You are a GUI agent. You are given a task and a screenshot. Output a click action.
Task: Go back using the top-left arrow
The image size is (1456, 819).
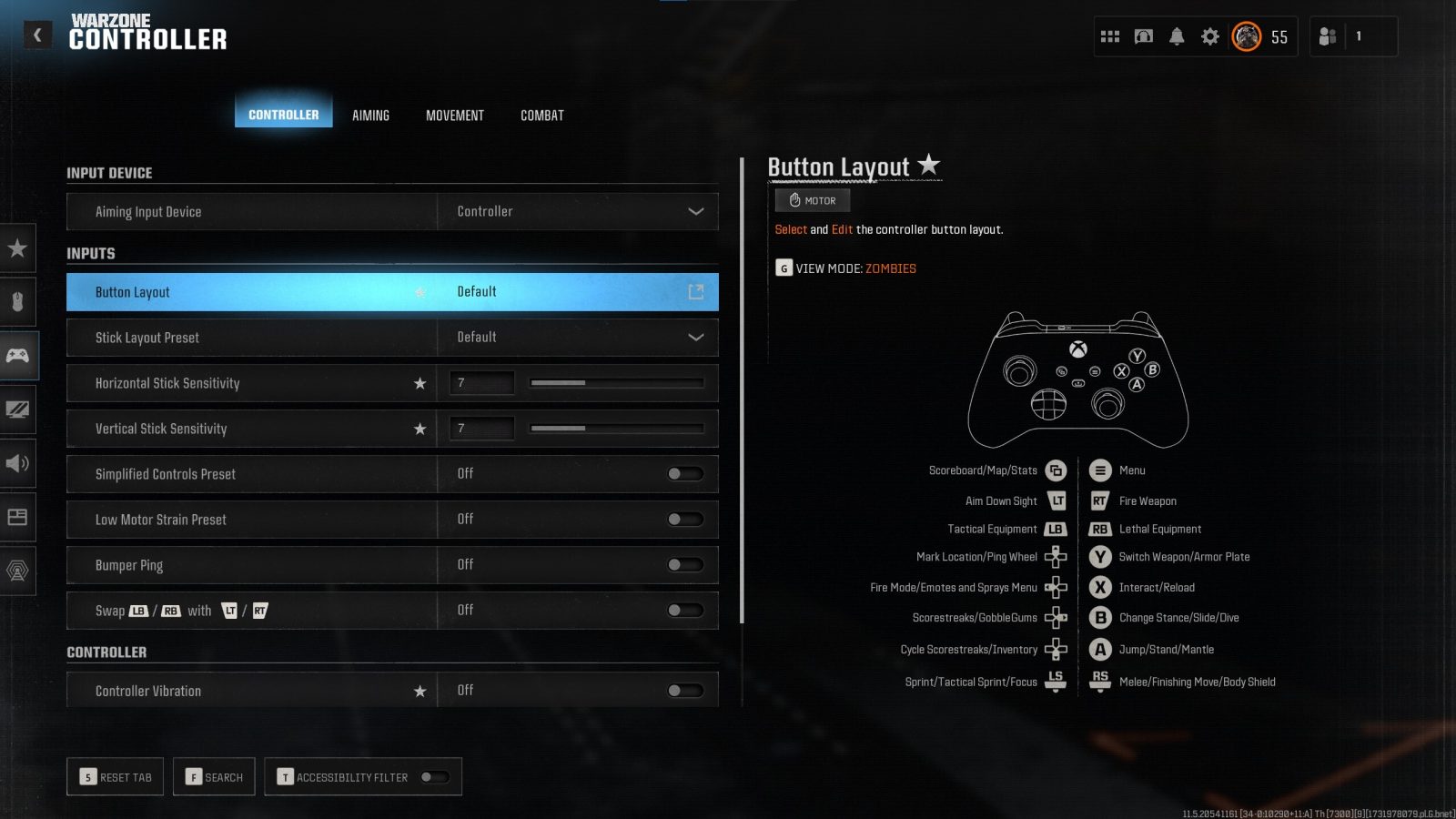37,35
